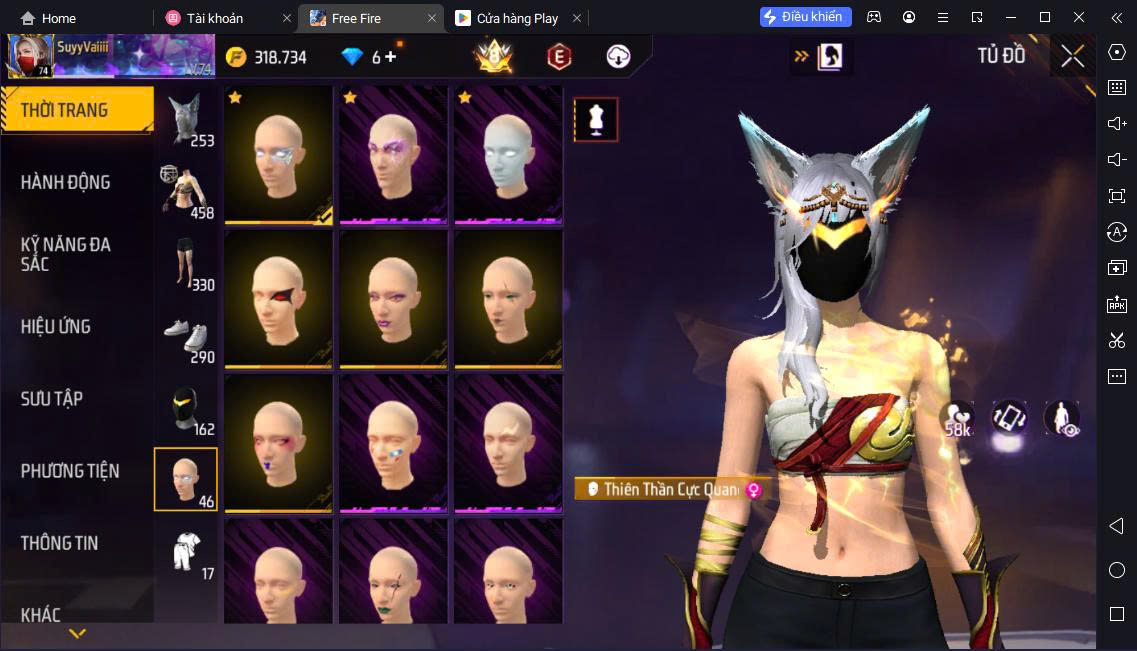Screen dimensions: 1137x651
Task: Open the SƯU TẬP section
Action: [x=52, y=398]
